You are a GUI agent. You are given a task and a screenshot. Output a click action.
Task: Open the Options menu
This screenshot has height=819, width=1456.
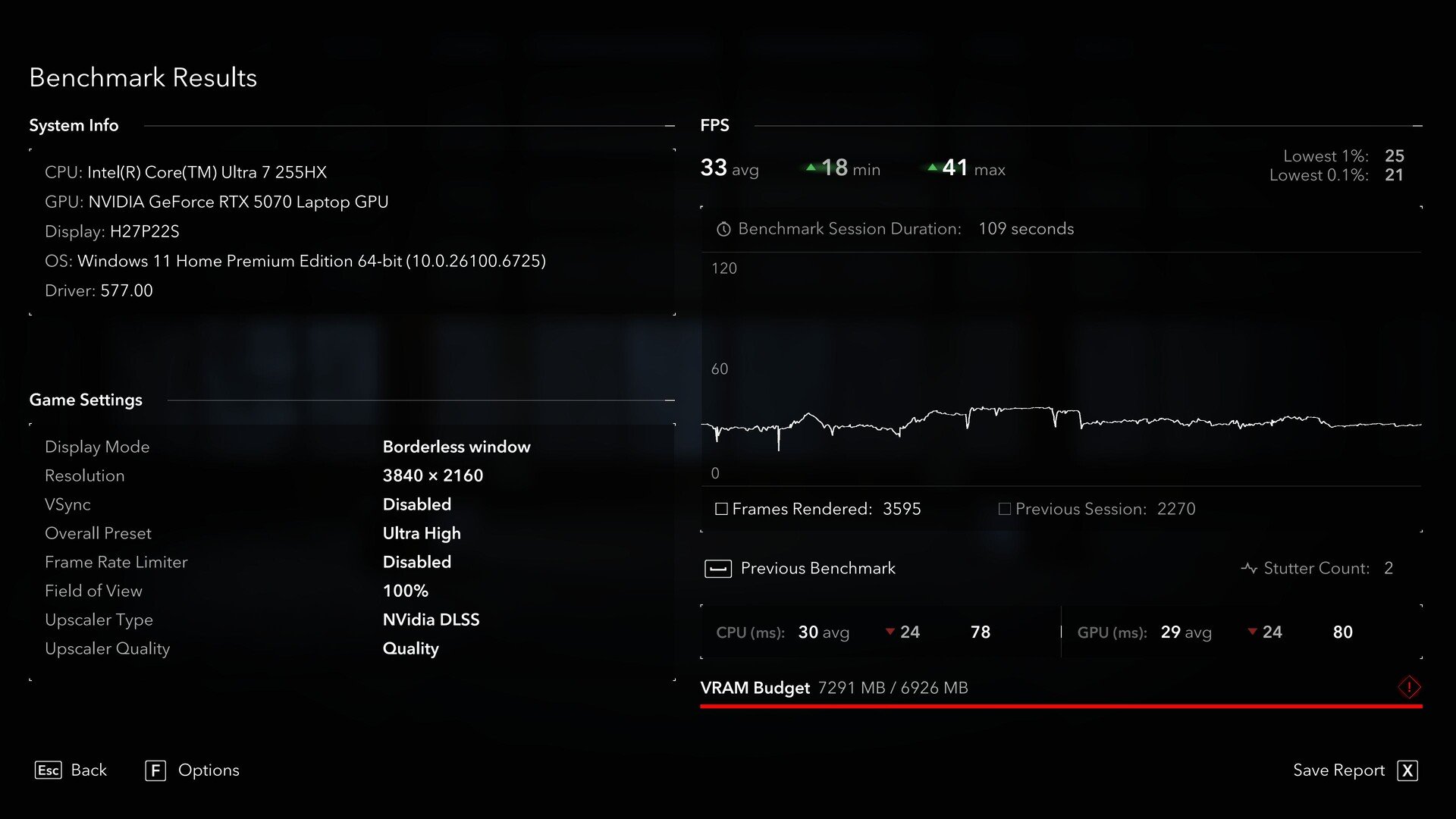coord(192,770)
